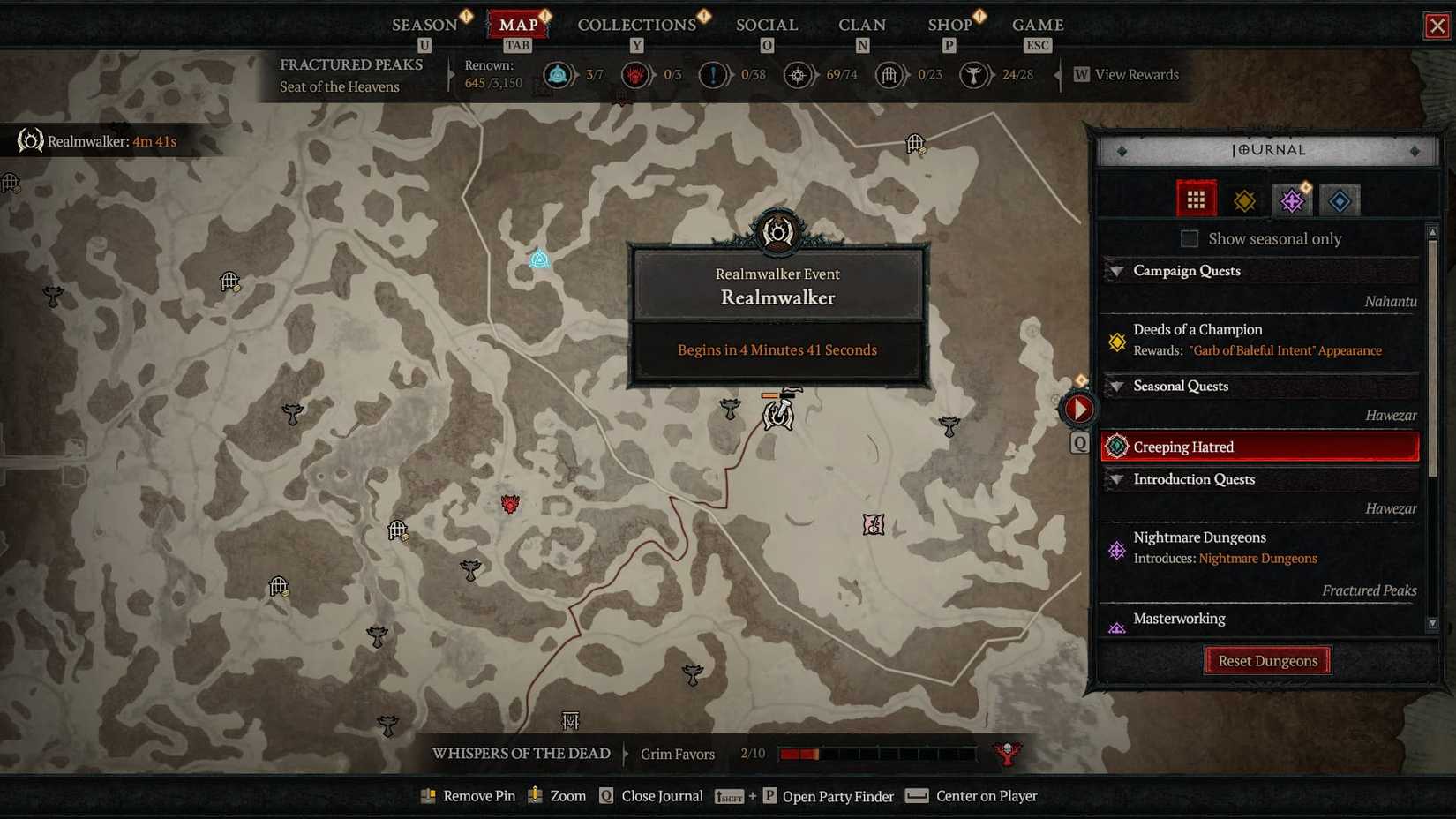This screenshot has width=1456, height=819.
Task: Open the yellow priority quests filter in Journal
Action: click(x=1244, y=199)
